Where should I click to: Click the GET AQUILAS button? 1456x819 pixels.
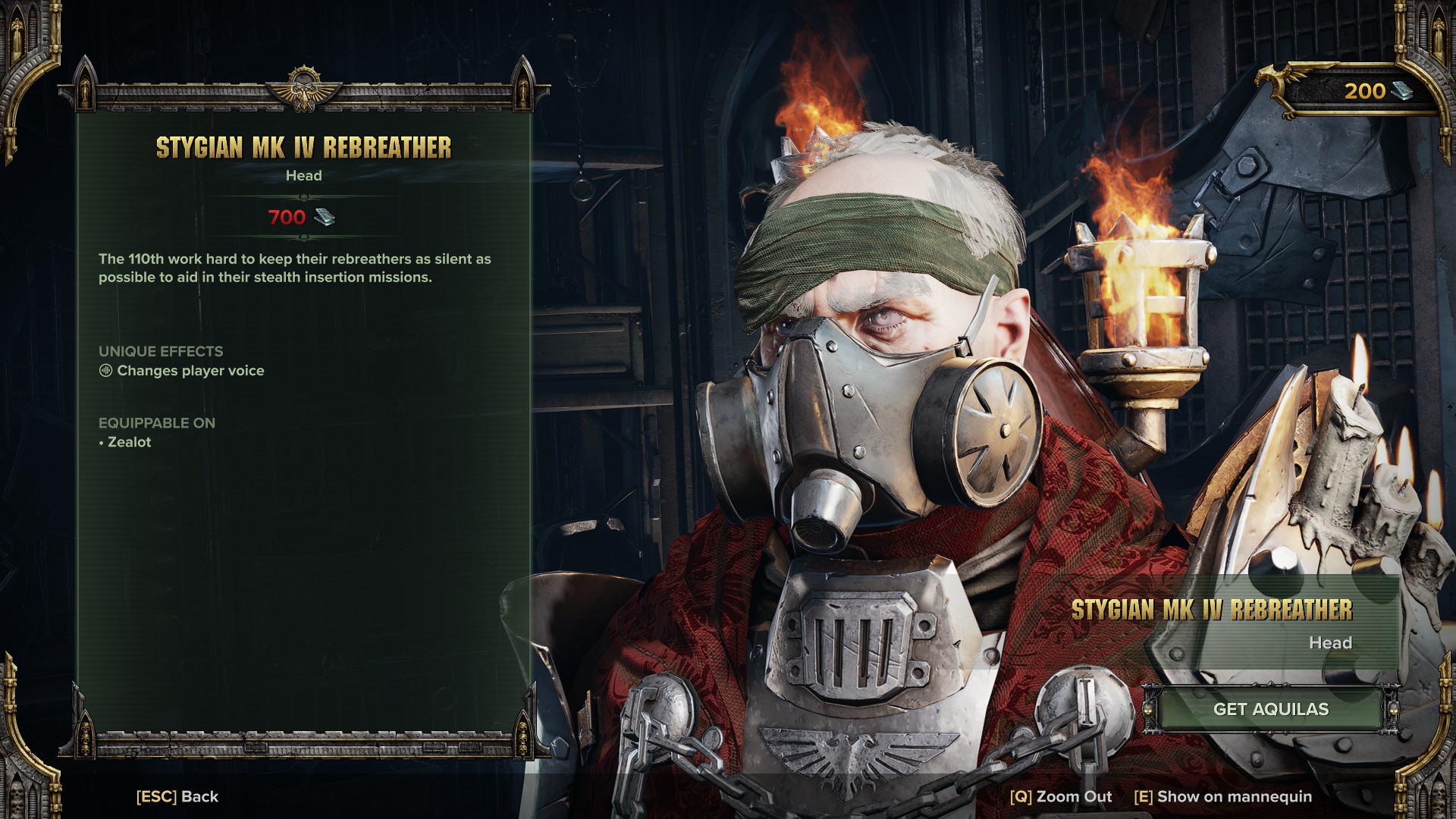point(1270,709)
